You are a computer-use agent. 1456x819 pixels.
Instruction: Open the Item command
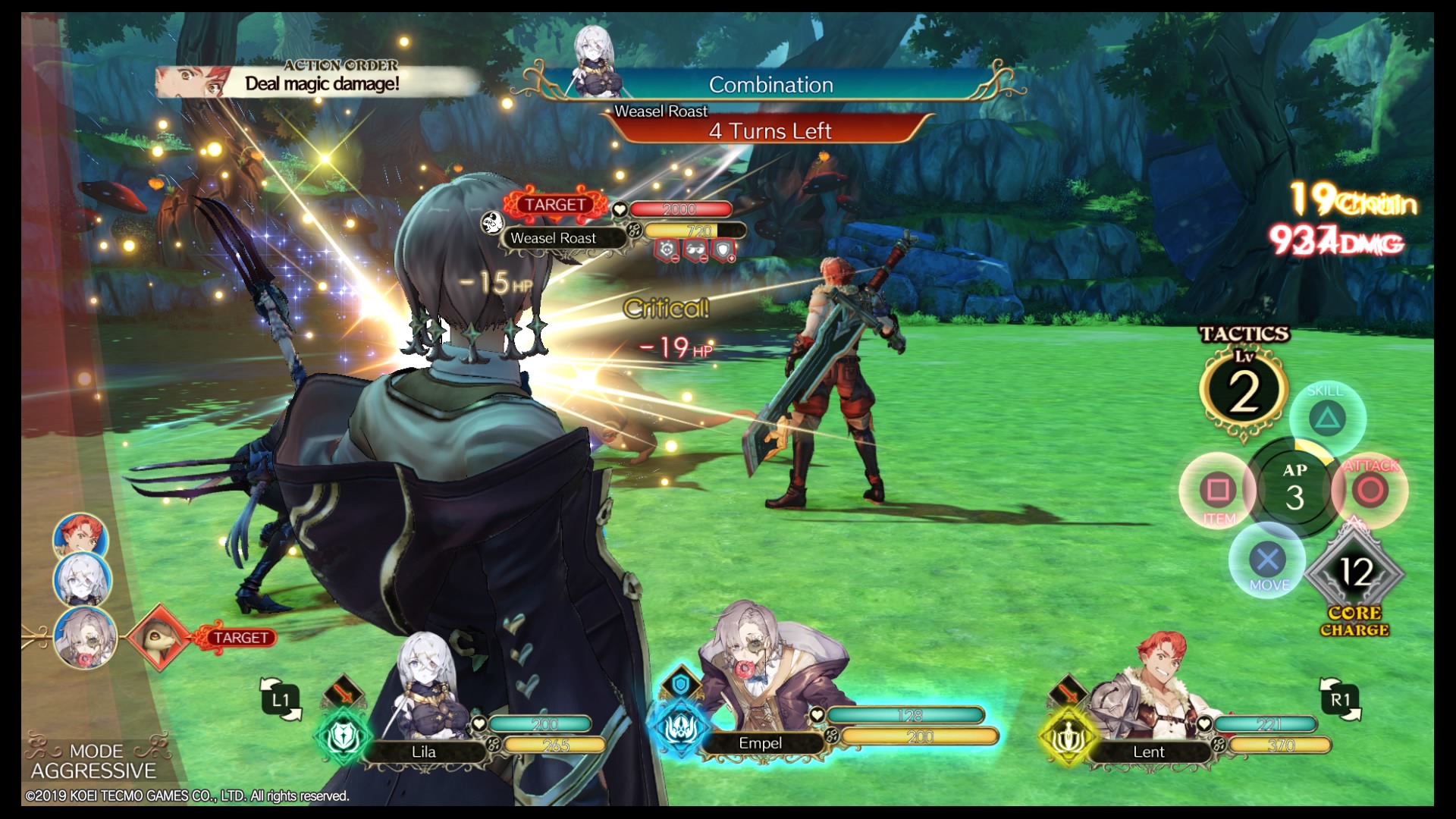(1218, 490)
